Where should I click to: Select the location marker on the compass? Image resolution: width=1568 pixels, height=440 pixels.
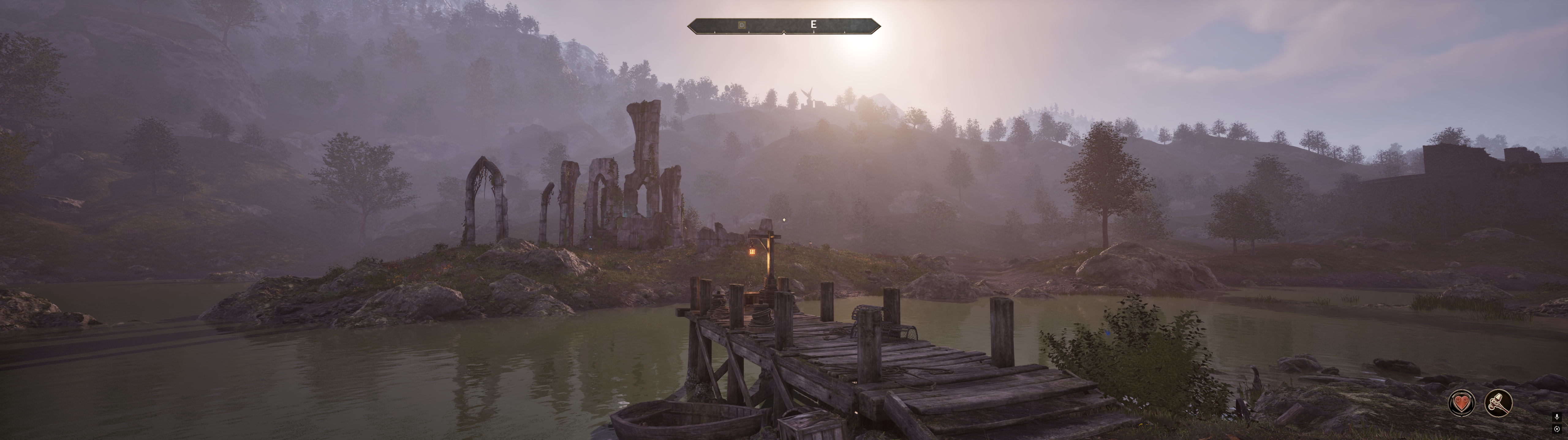[x=741, y=25]
